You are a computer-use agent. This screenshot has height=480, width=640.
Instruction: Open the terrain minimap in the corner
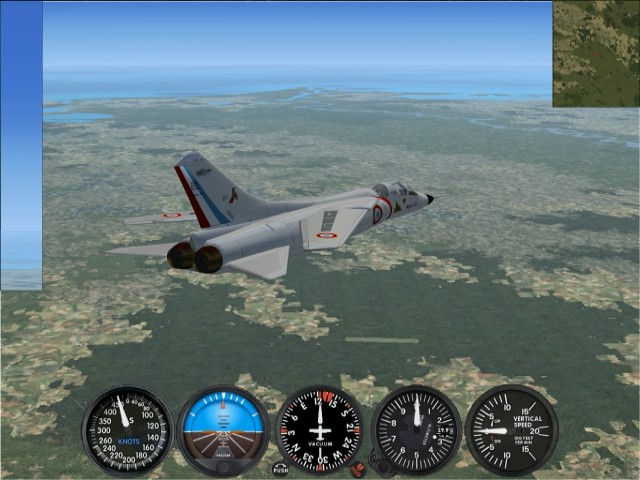(596, 54)
